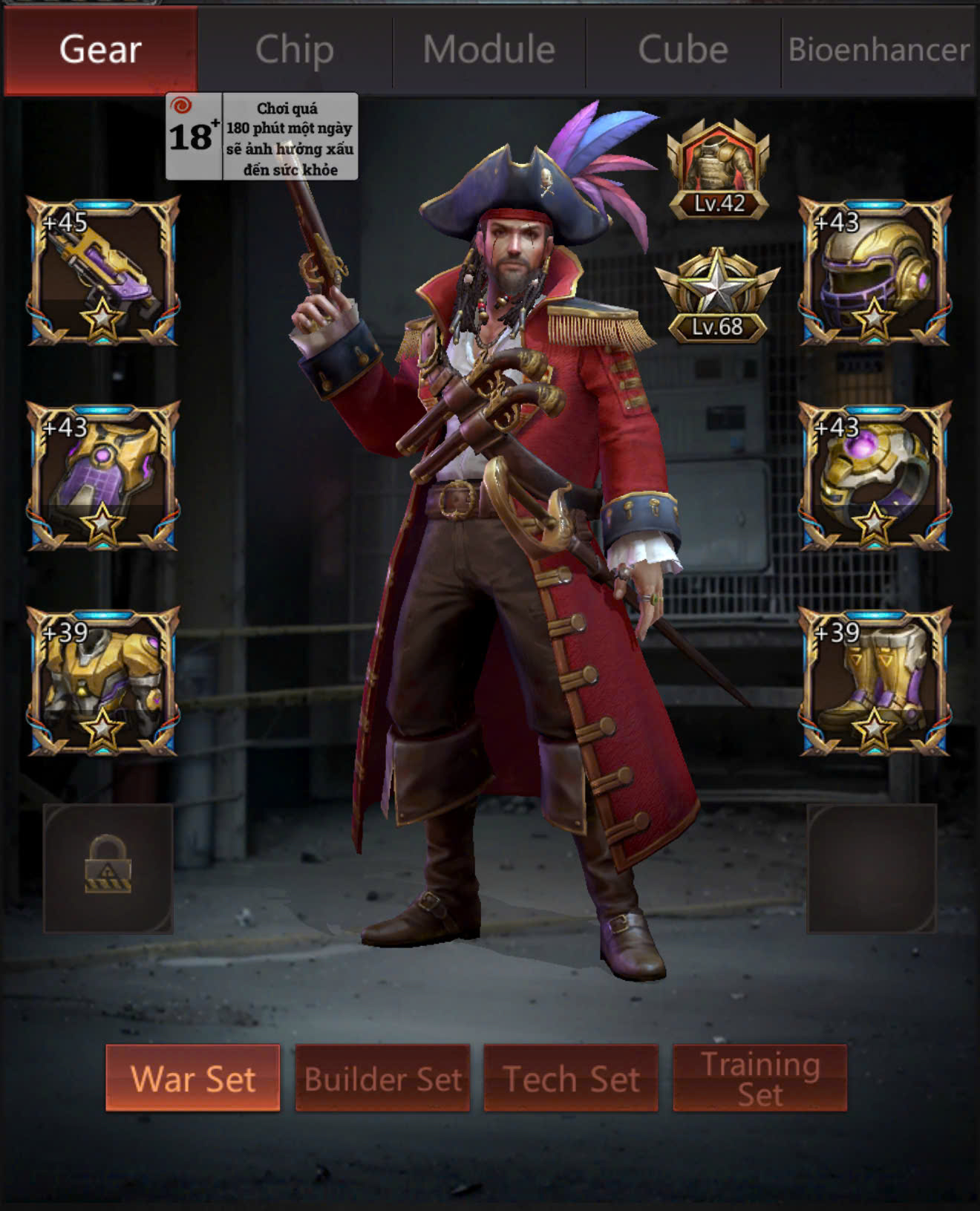
Task: Select the +39 golden boots slot
Action: point(875,682)
